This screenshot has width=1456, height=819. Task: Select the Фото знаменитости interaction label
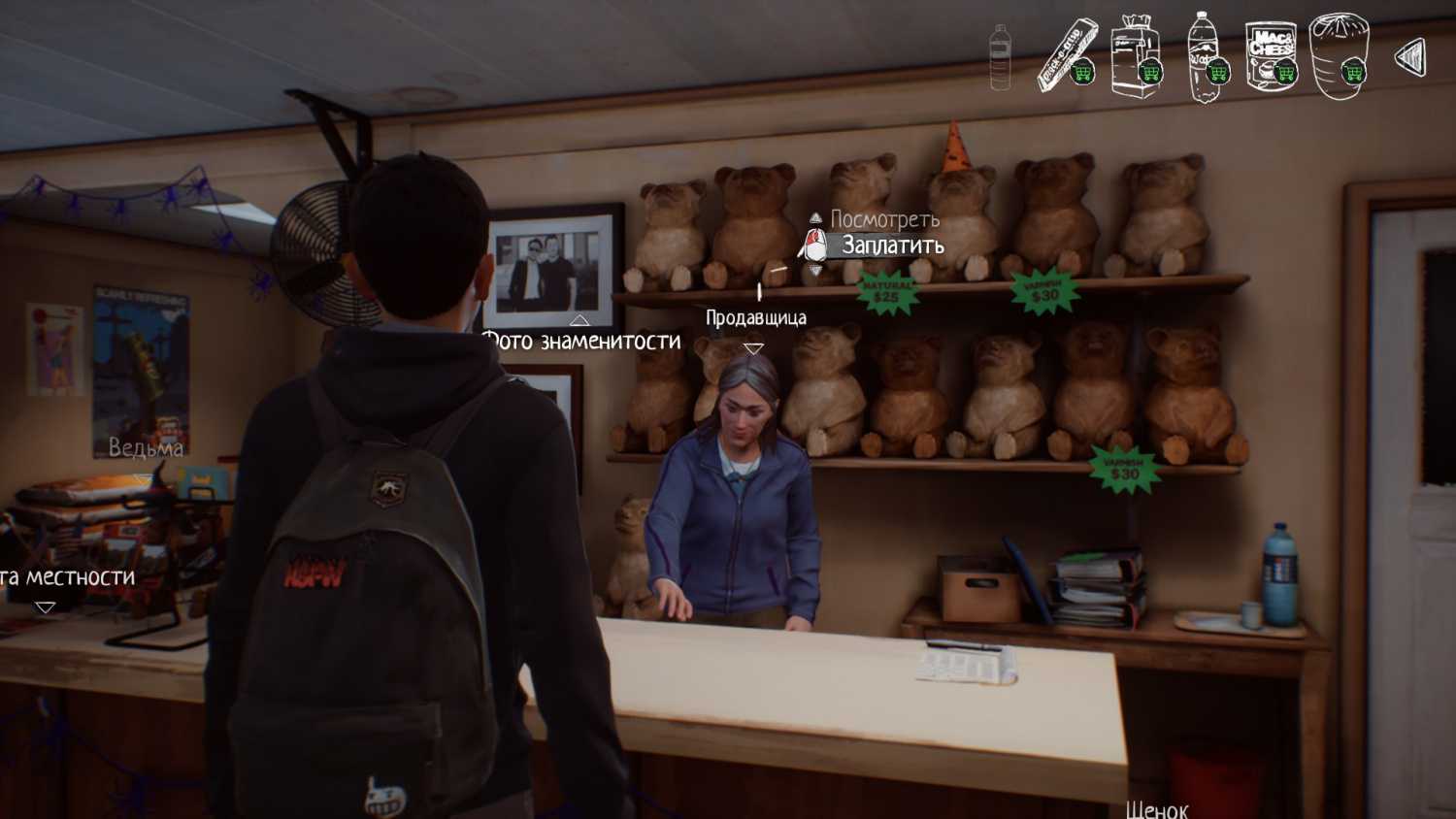(x=582, y=341)
